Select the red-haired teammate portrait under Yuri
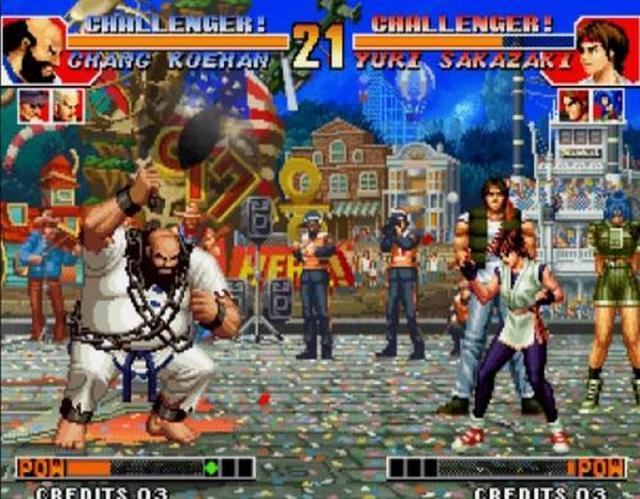The width and height of the screenshot is (640, 499). click(x=573, y=105)
